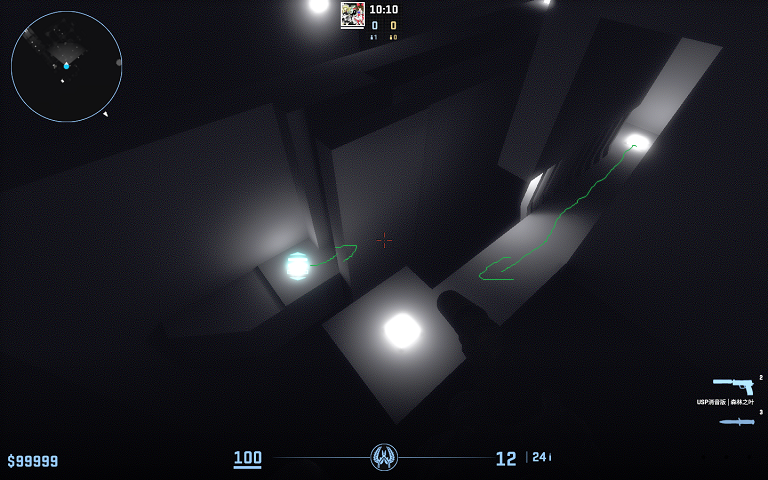Select the USP pistol weapon icon
This screenshot has width=768, height=480.
tap(733, 385)
